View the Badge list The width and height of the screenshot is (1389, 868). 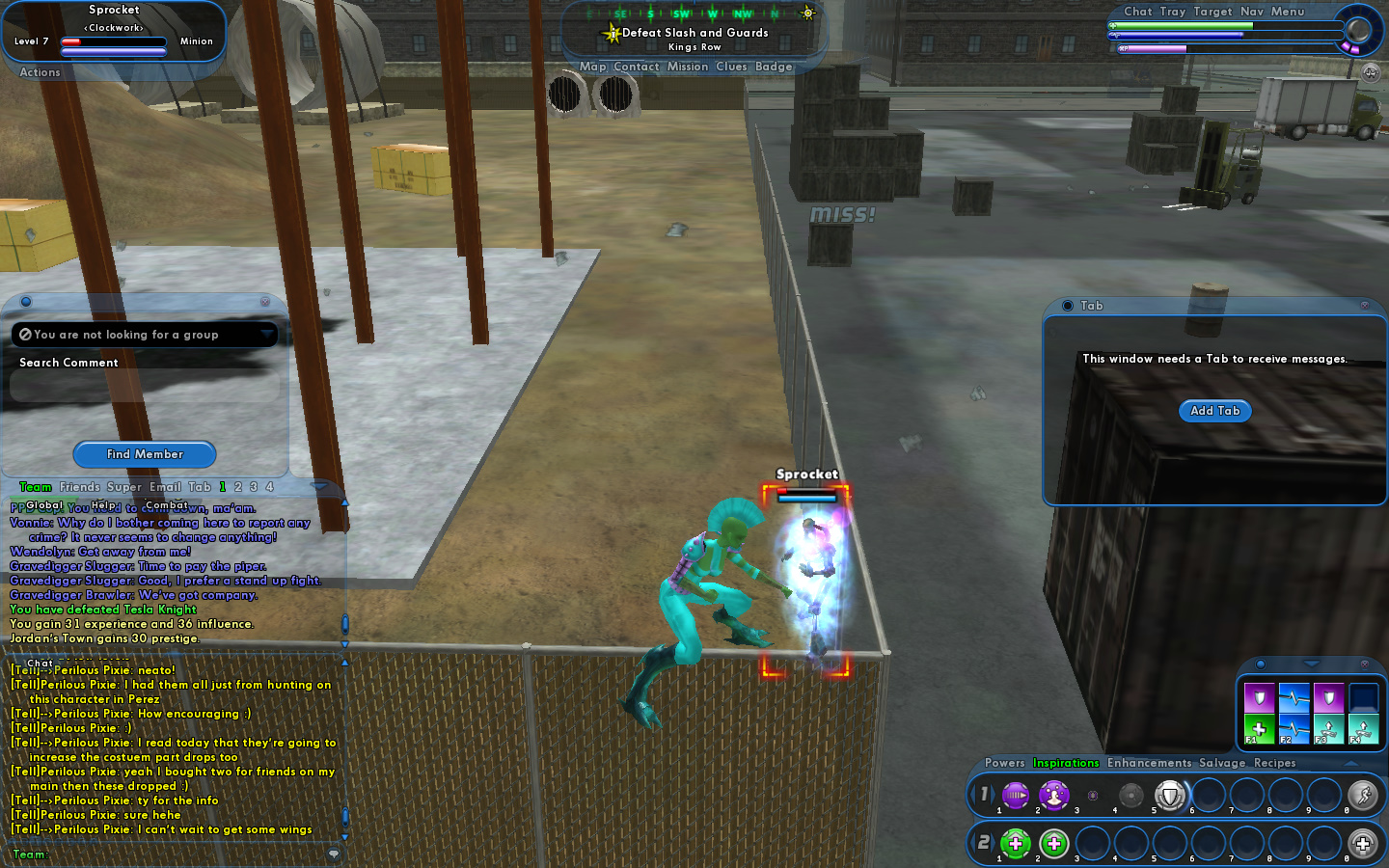click(x=774, y=67)
